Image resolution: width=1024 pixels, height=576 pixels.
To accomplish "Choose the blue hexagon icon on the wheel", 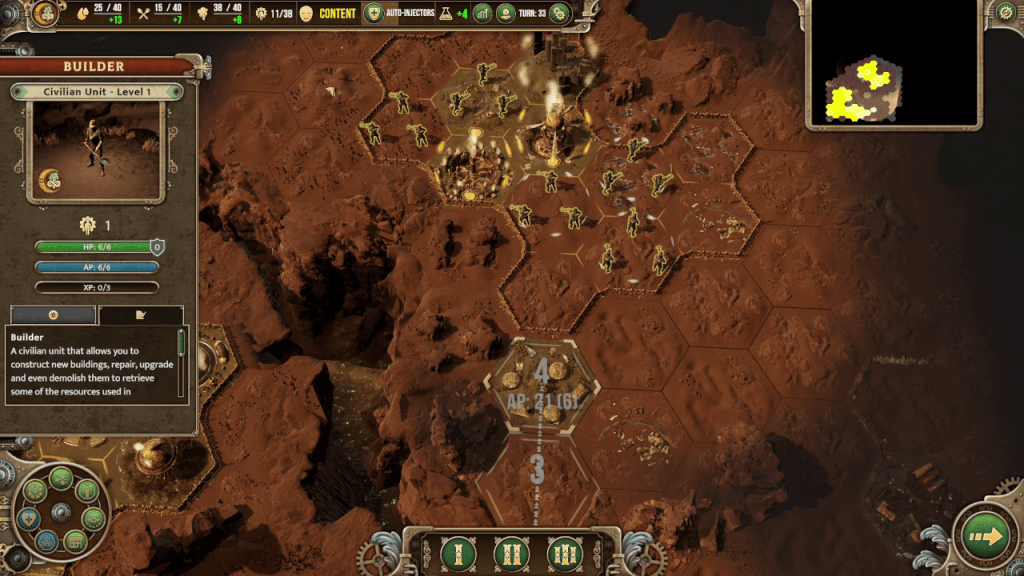I will coord(47,541).
